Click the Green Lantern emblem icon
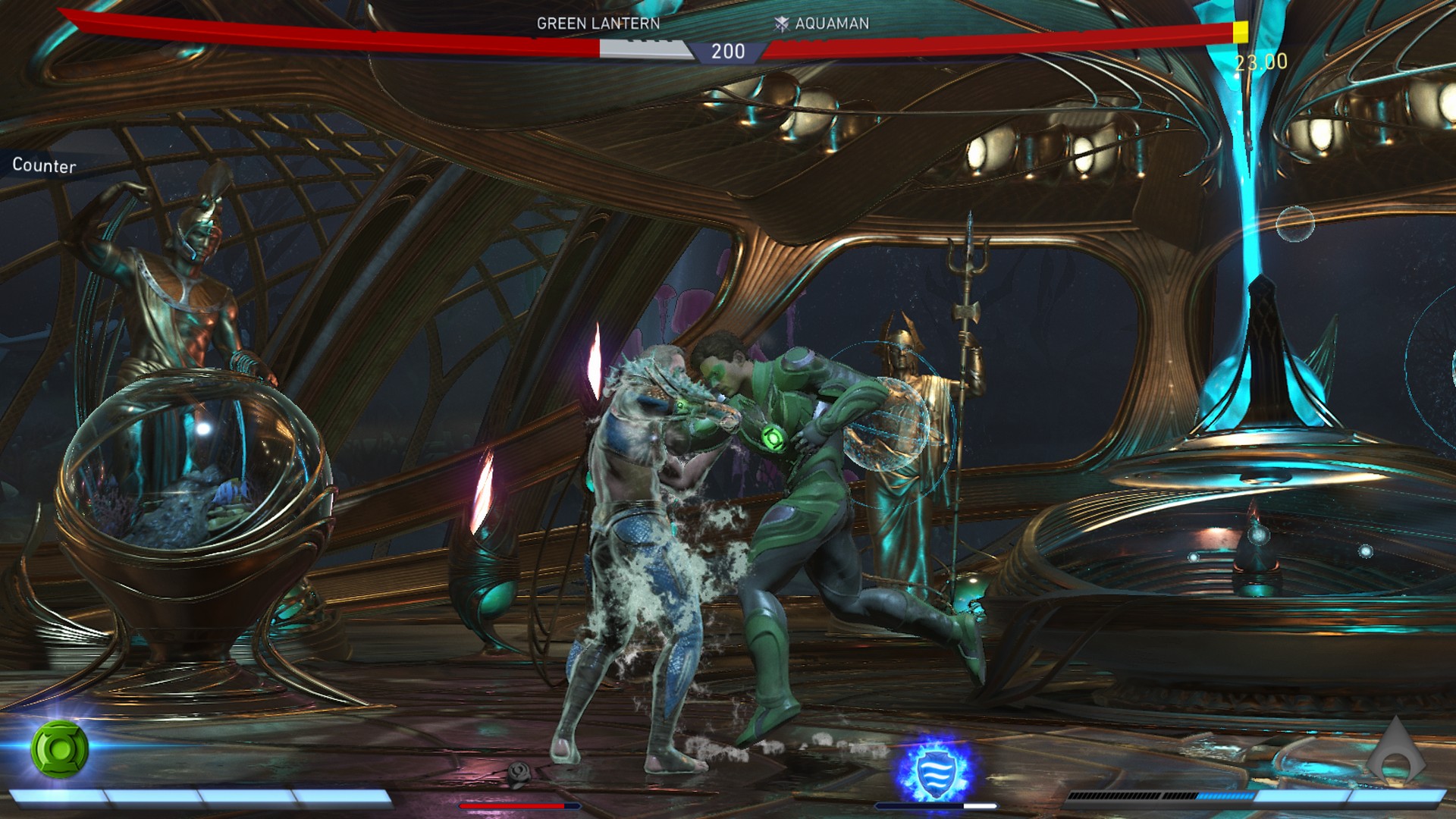The height and width of the screenshot is (819, 1456). click(x=59, y=748)
